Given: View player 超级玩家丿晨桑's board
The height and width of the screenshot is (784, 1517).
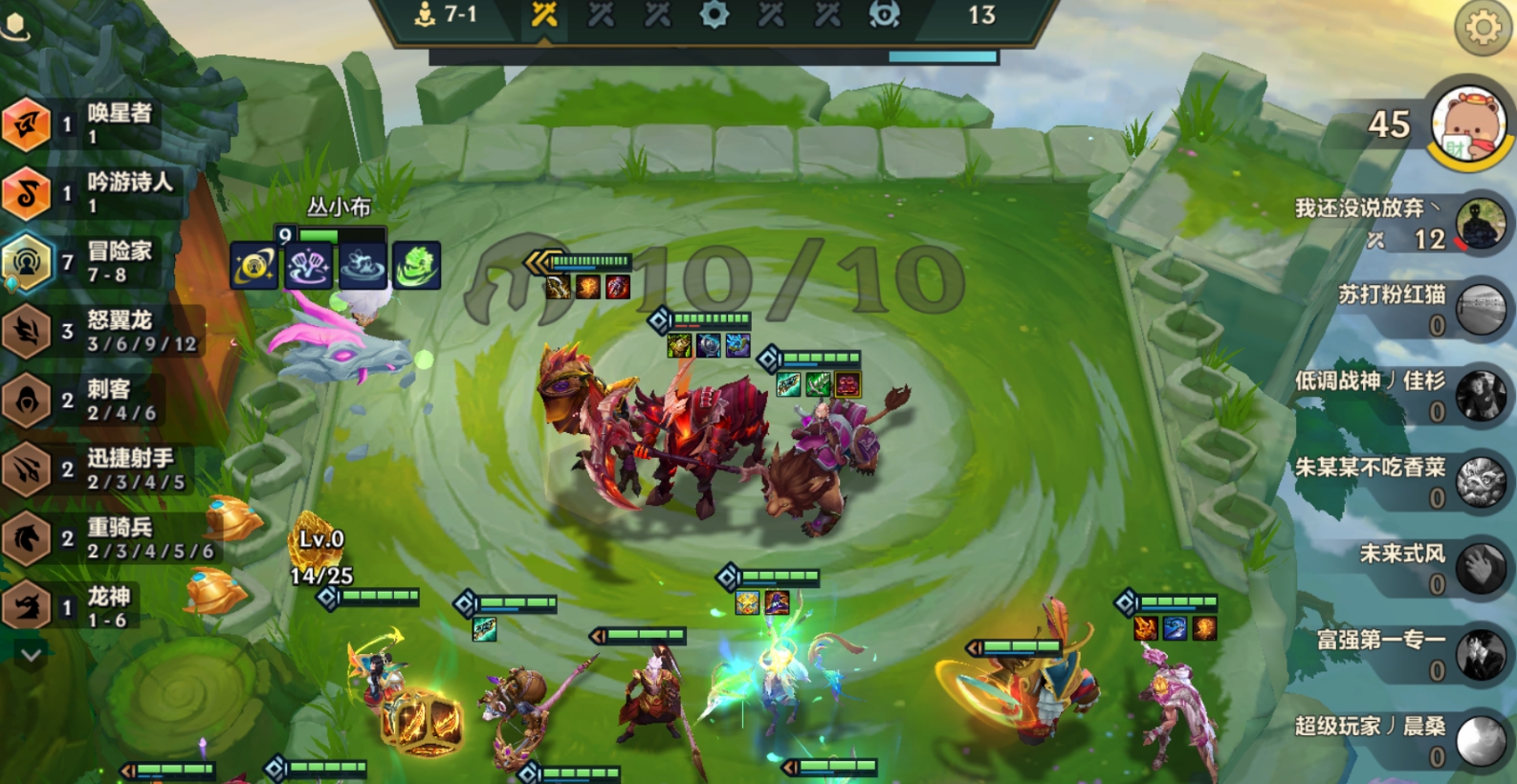Looking at the screenshot, I should pyautogui.click(x=1480, y=741).
